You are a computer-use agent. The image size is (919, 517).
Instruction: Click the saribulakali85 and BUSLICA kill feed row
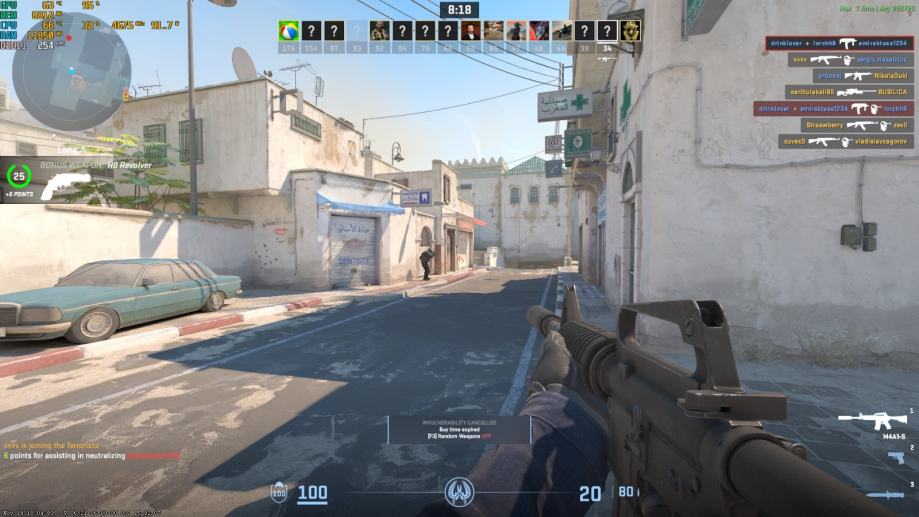tap(850, 92)
